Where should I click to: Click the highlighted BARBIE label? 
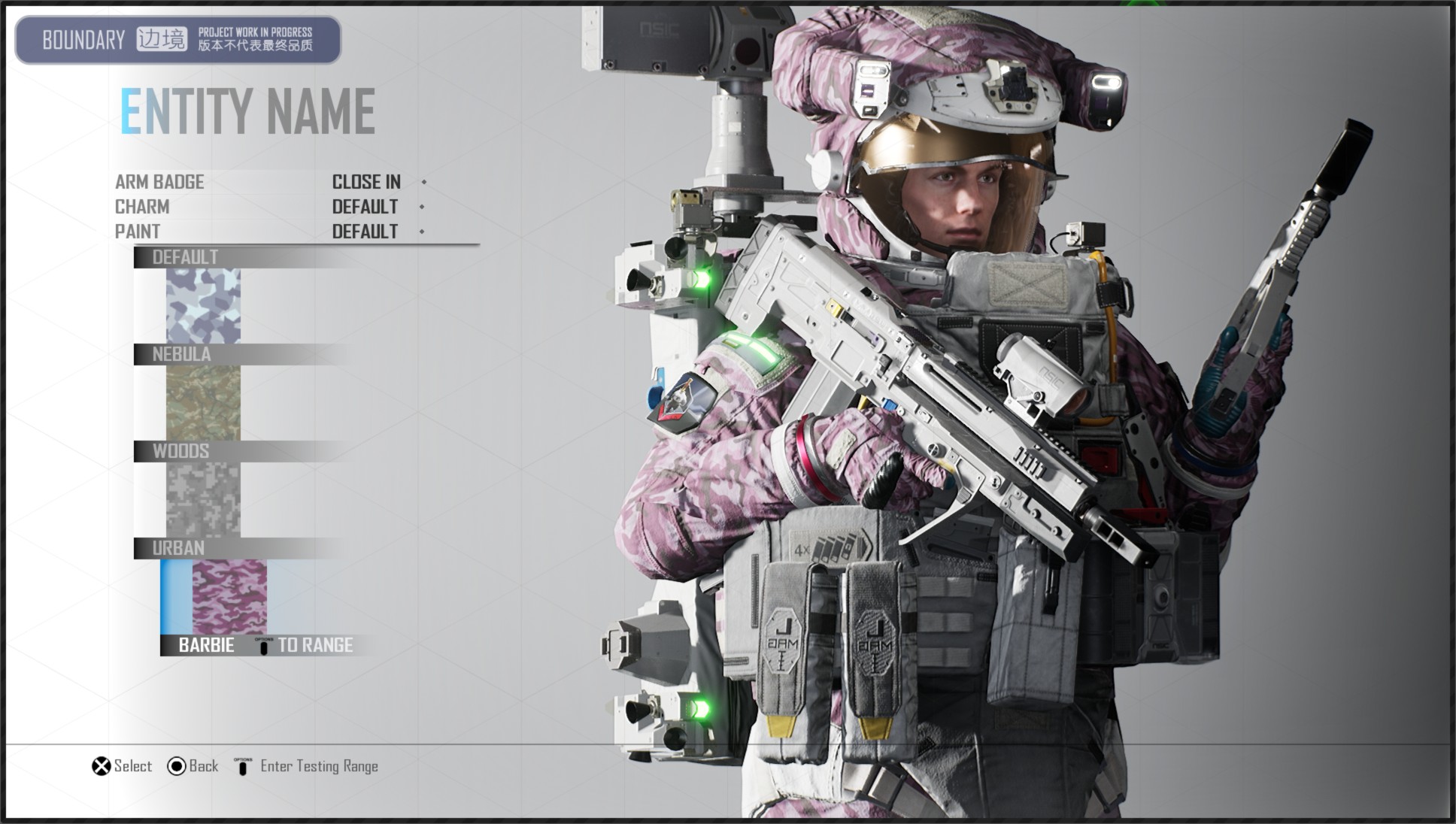point(205,645)
